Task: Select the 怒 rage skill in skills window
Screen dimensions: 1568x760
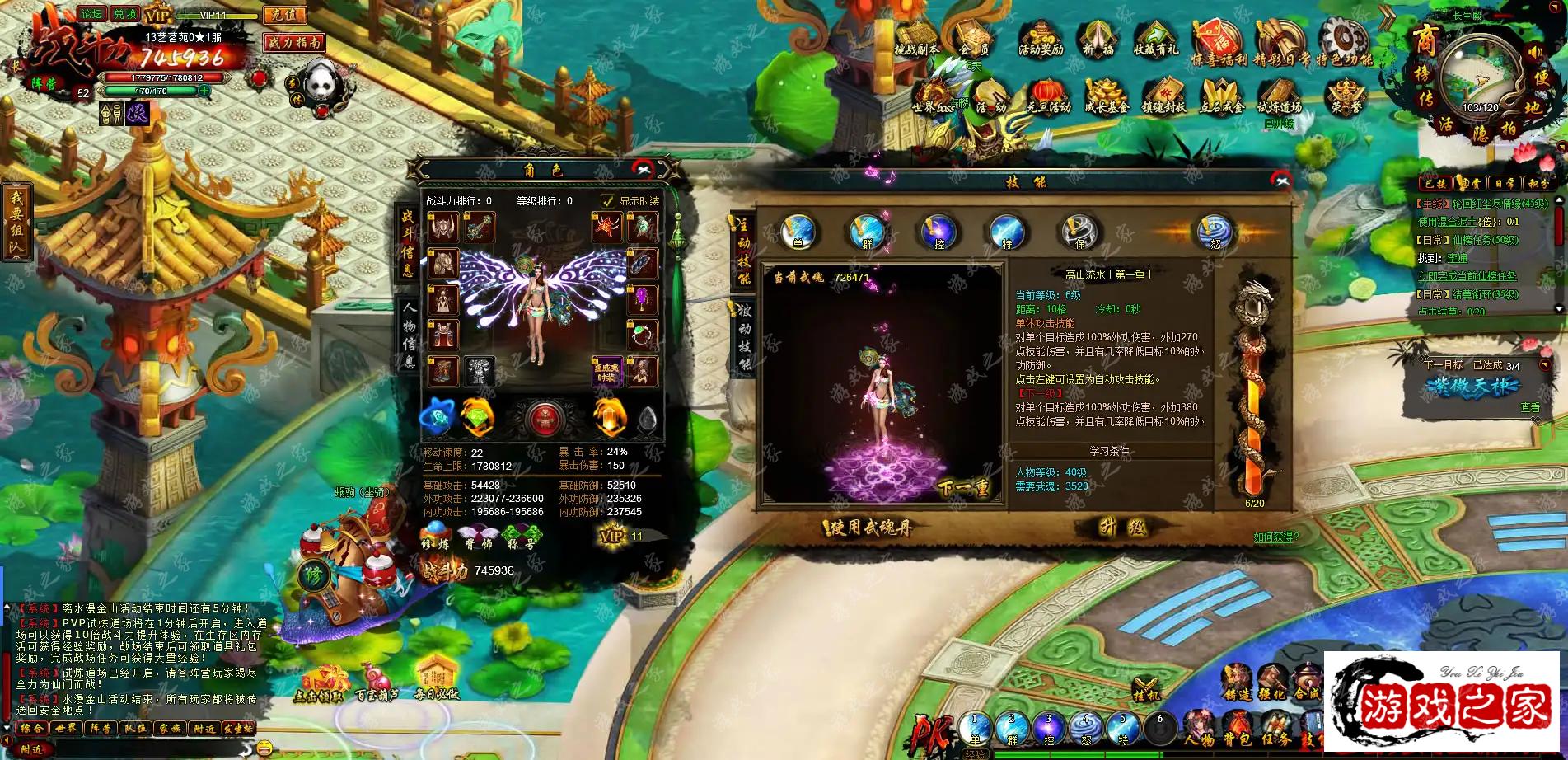Action: 1215,232
